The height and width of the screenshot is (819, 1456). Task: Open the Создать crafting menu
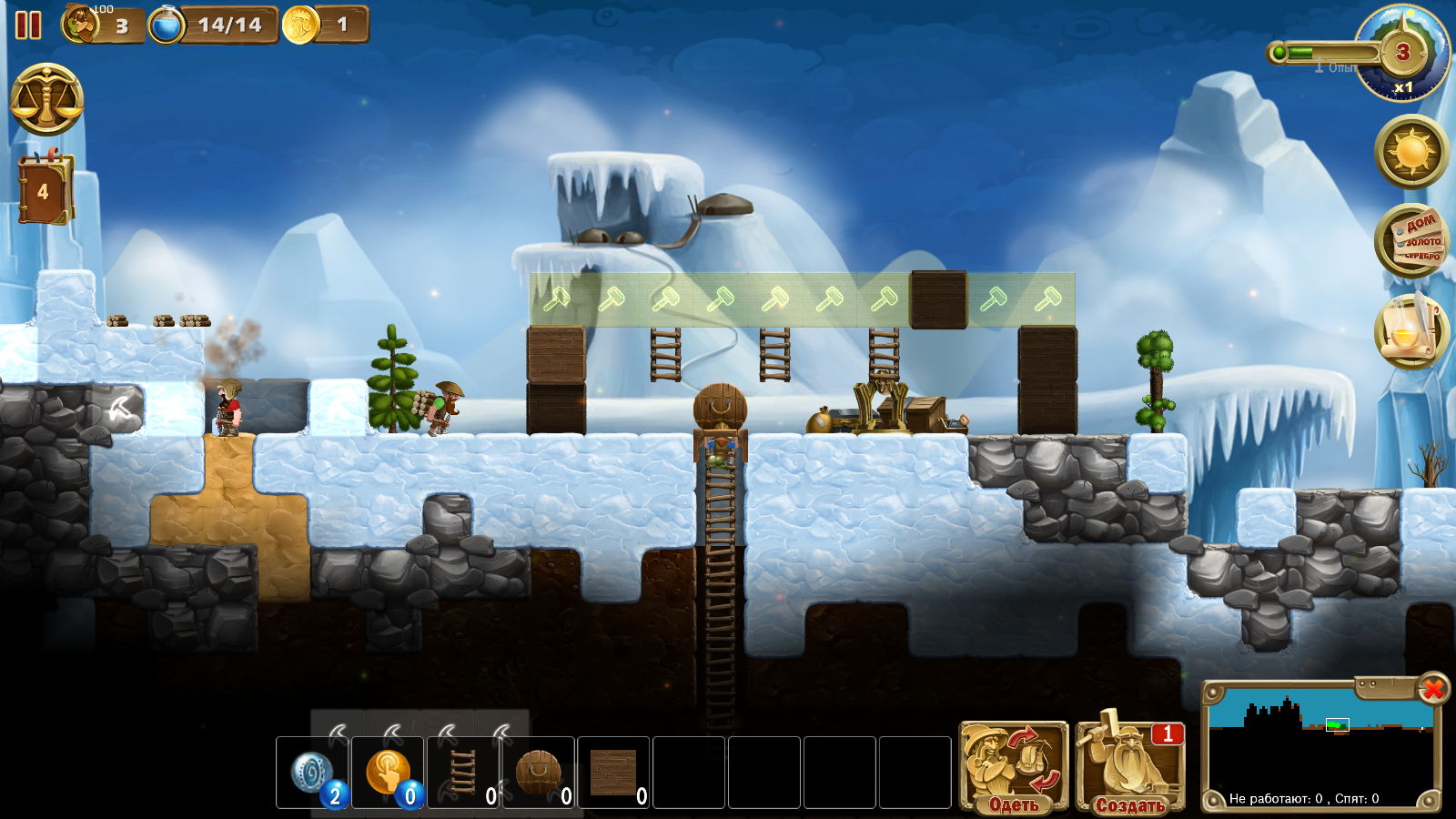[1130, 766]
